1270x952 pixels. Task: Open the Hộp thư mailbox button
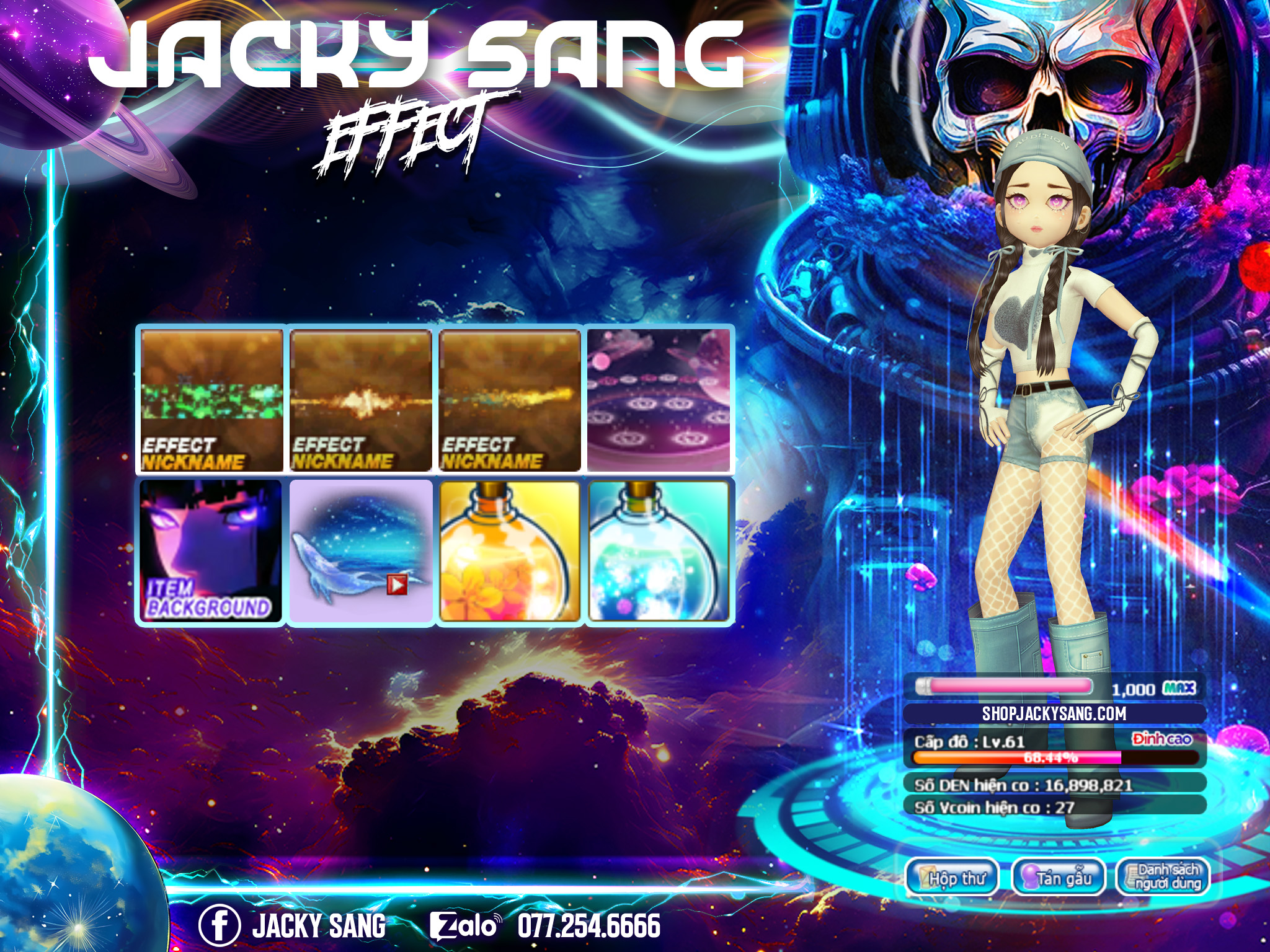[952, 878]
